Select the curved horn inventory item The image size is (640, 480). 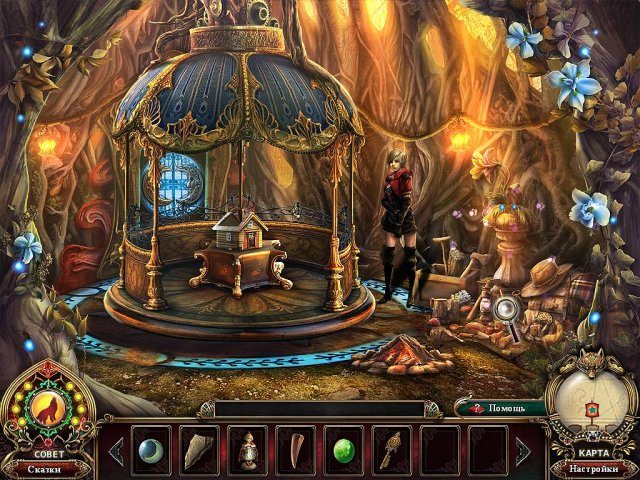coord(294,451)
